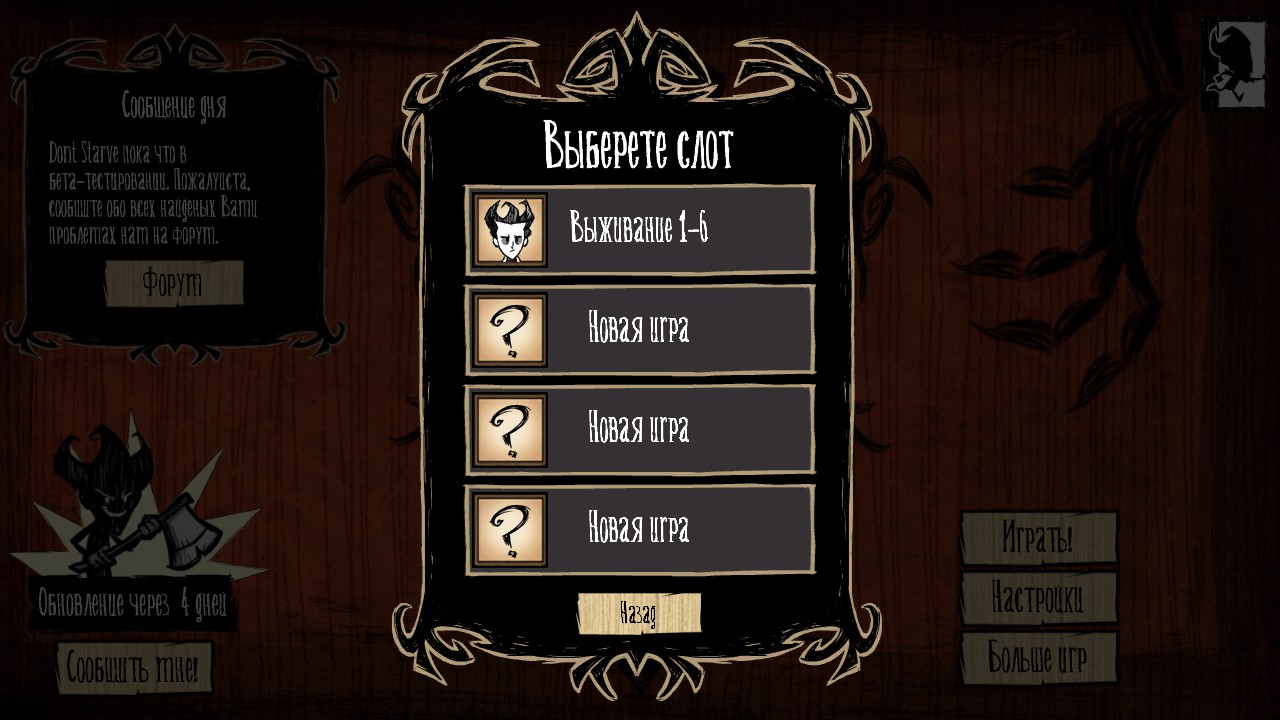1280x720 pixels.
Task: Open the "Настройки" settings menu
Action: click(x=1038, y=598)
